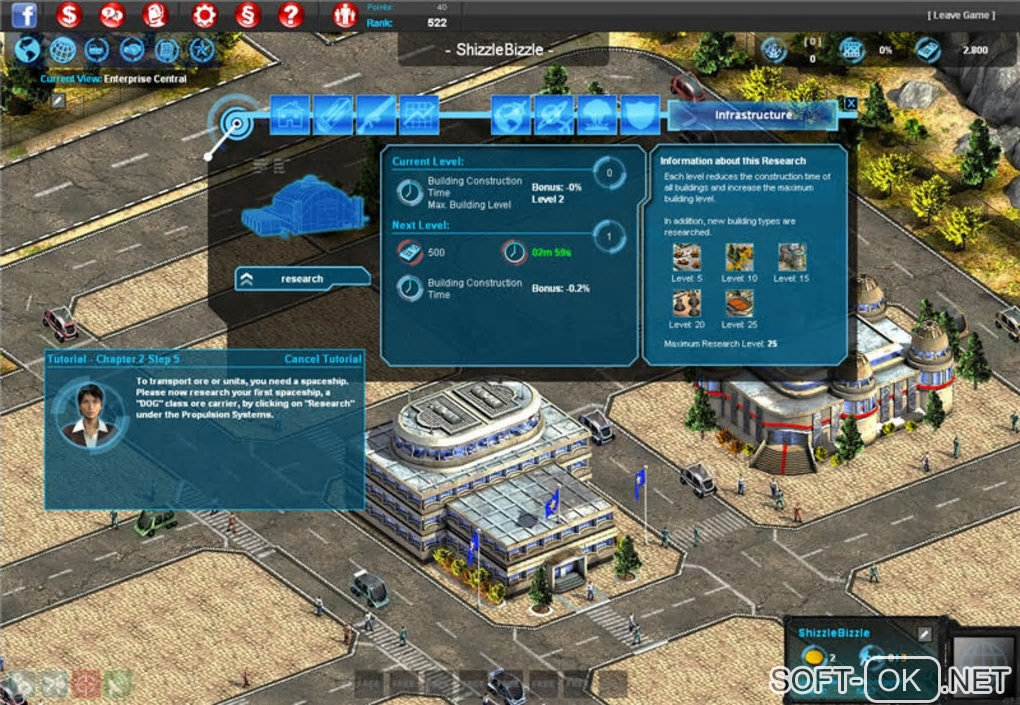Switch to the house building research tab
Image resolution: width=1020 pixels, height=705 pixels.
pyautogui.click(x=290, y=116)
